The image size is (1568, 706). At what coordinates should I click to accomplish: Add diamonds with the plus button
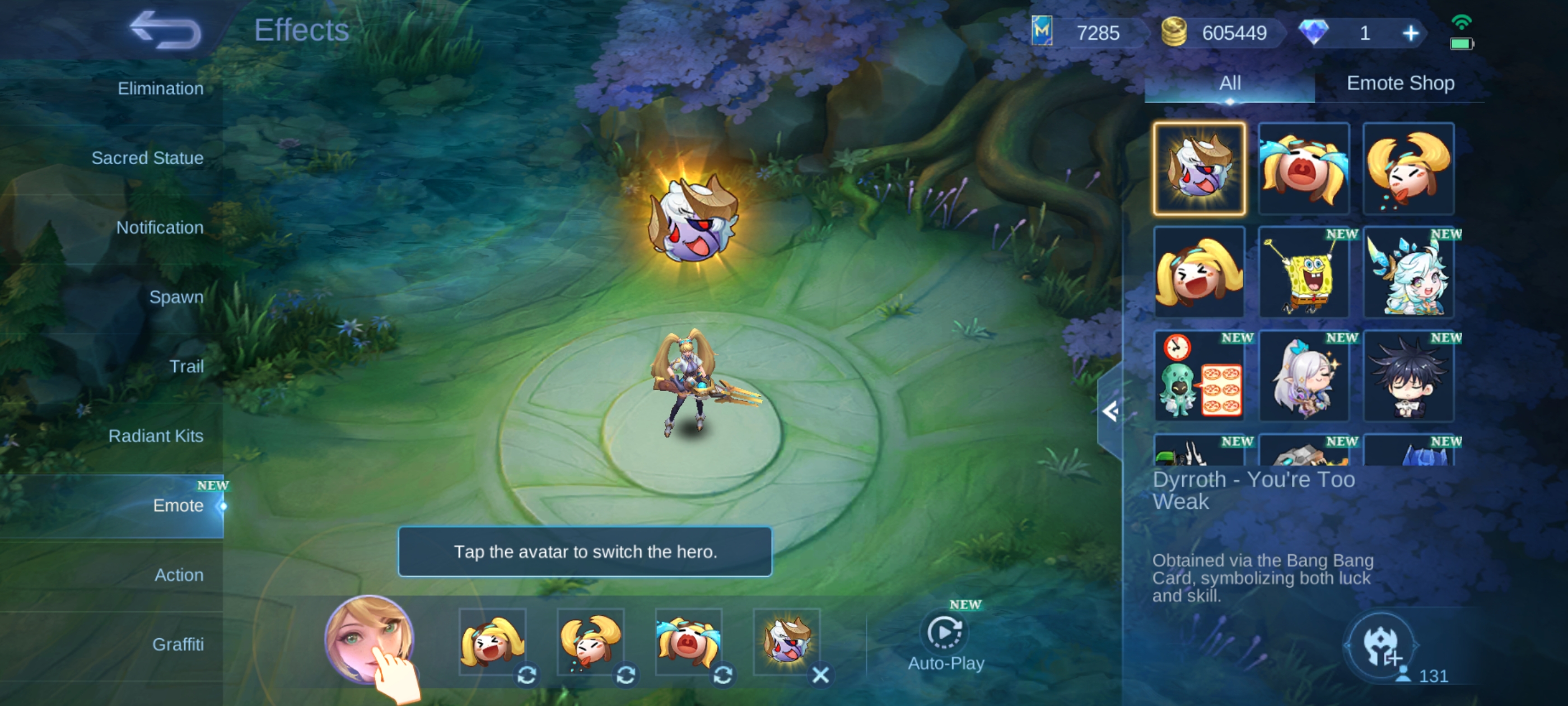tap(1410, 33)
